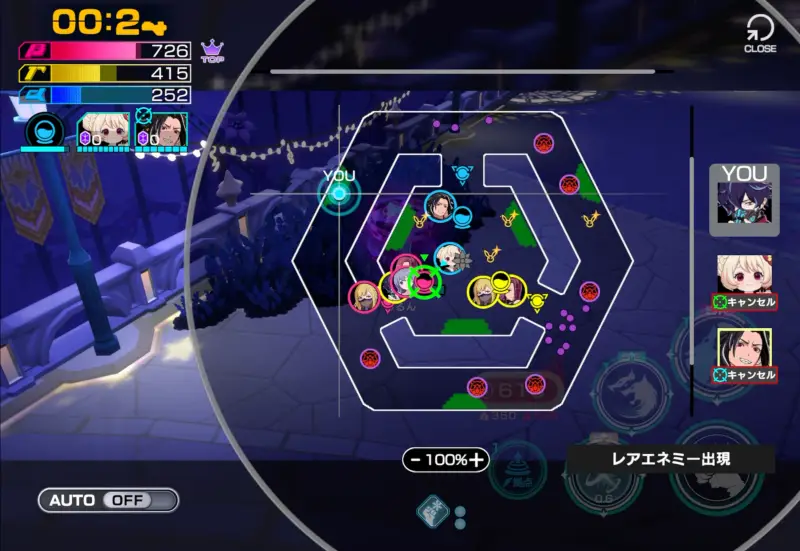Image resolution: width=800 pixels, height=551 pixels.
Task: Click the YOU position marker on map
Action: [338, 193]
